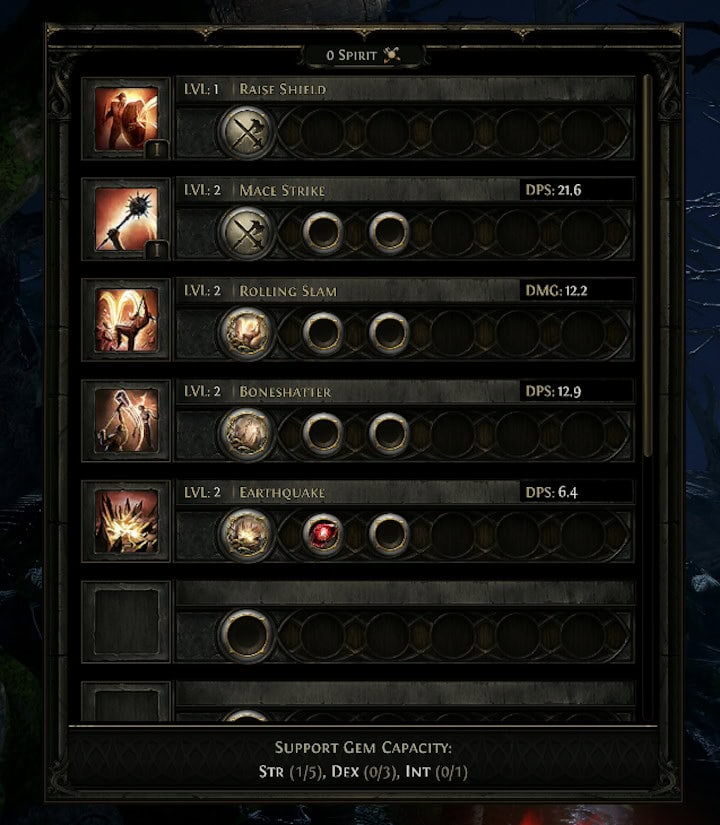Select the Boneshatter skill gem socket

point(246,433)
